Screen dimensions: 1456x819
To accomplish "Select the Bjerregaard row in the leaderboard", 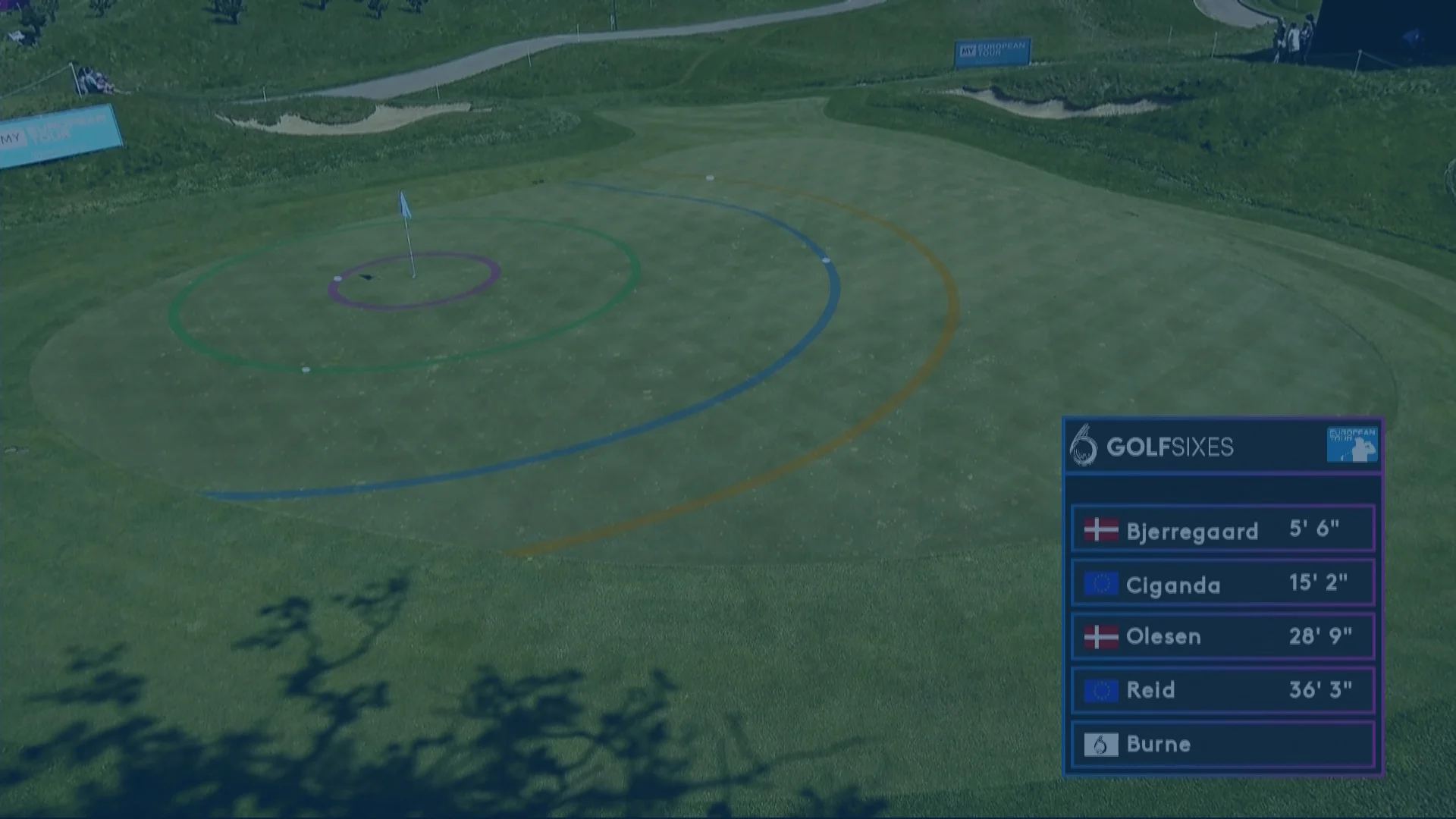I will tap(1222, 529).
